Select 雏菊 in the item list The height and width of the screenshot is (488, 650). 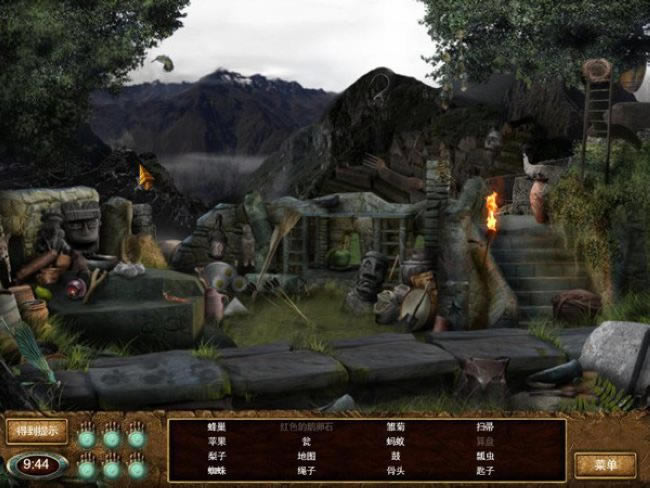point(395,426)
